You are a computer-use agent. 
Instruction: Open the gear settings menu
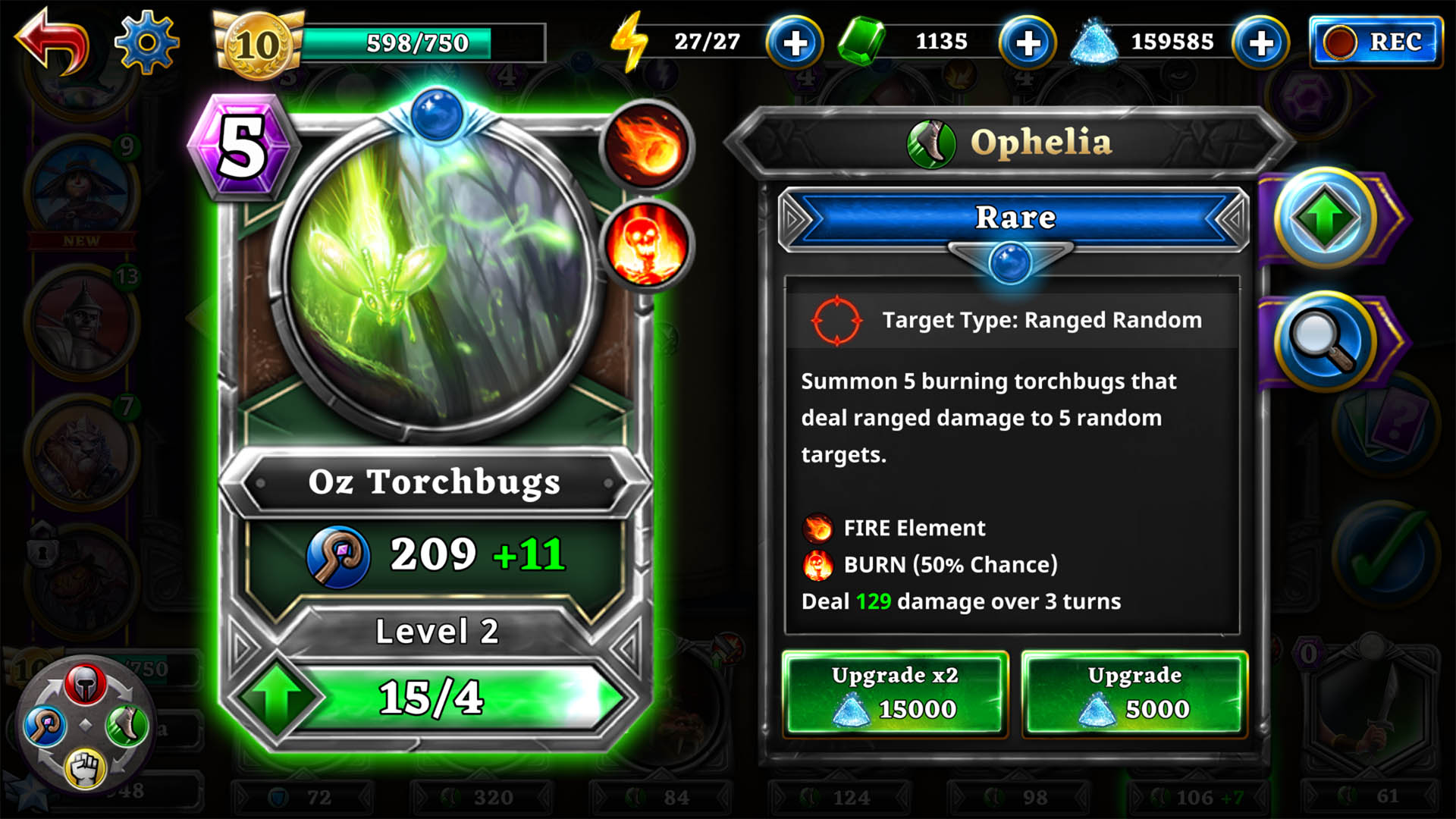pyautogui.click(x=146, y=42)
